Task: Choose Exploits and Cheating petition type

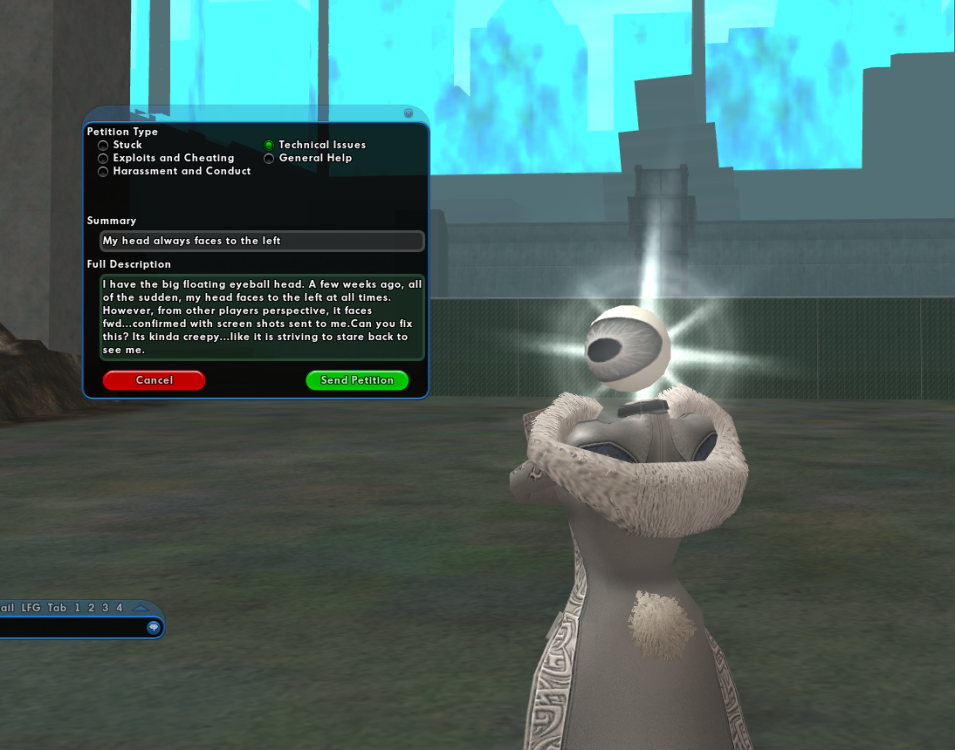Action: 103,159
